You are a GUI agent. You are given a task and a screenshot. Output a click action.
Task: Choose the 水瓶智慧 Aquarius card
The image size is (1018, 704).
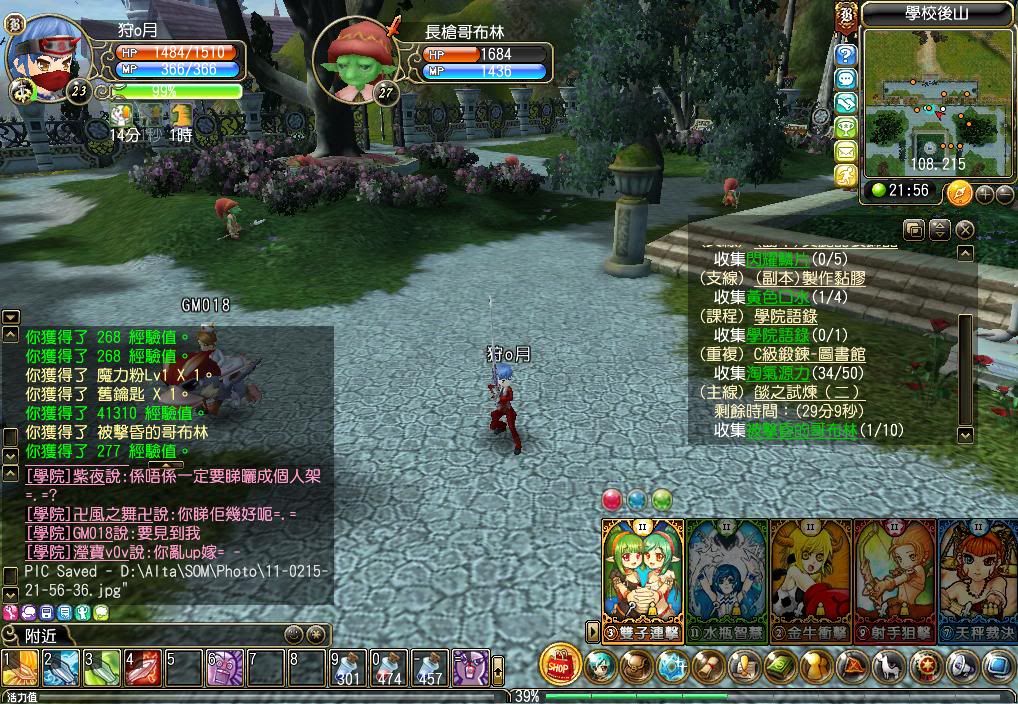coord(727,575)
